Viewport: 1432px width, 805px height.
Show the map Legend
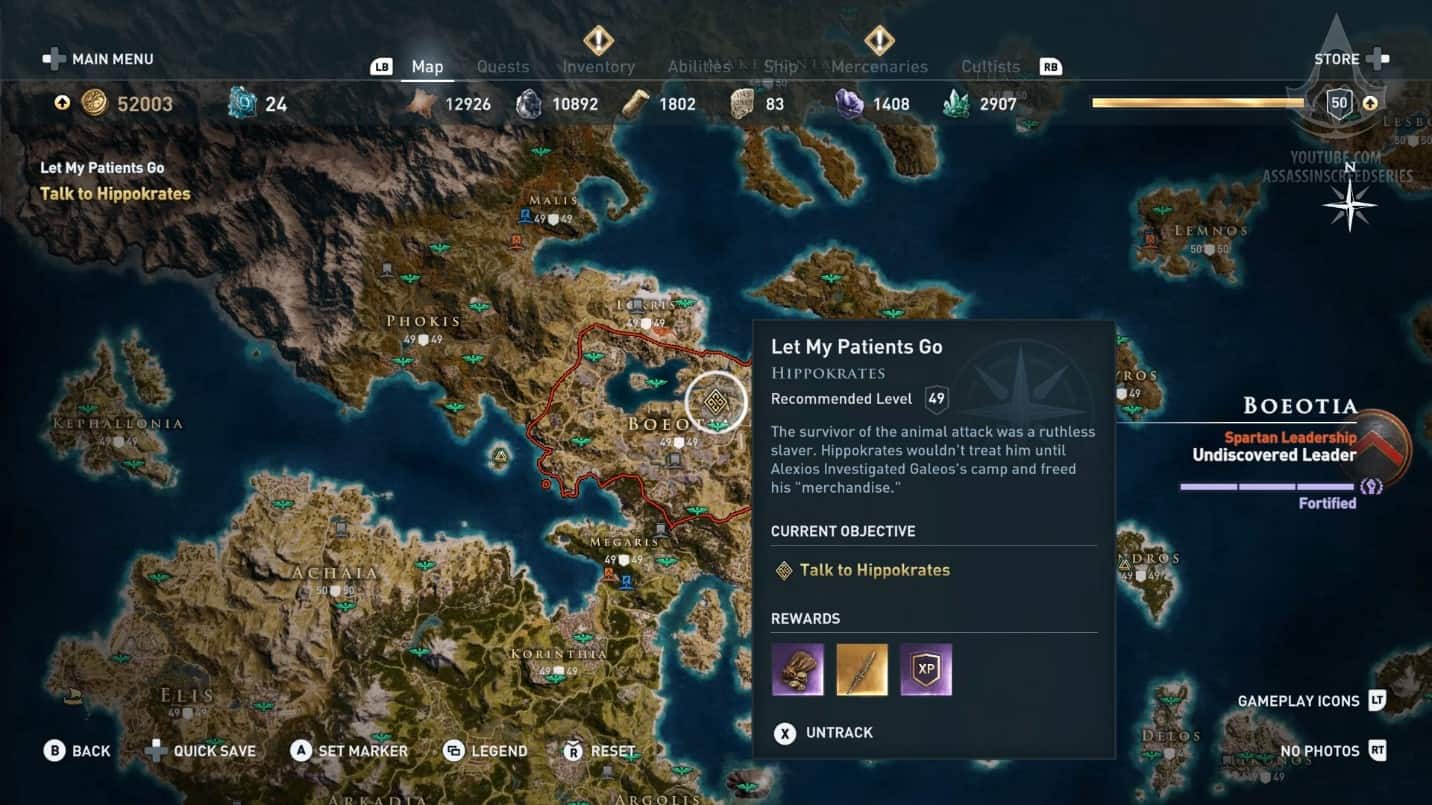point(485,751)
